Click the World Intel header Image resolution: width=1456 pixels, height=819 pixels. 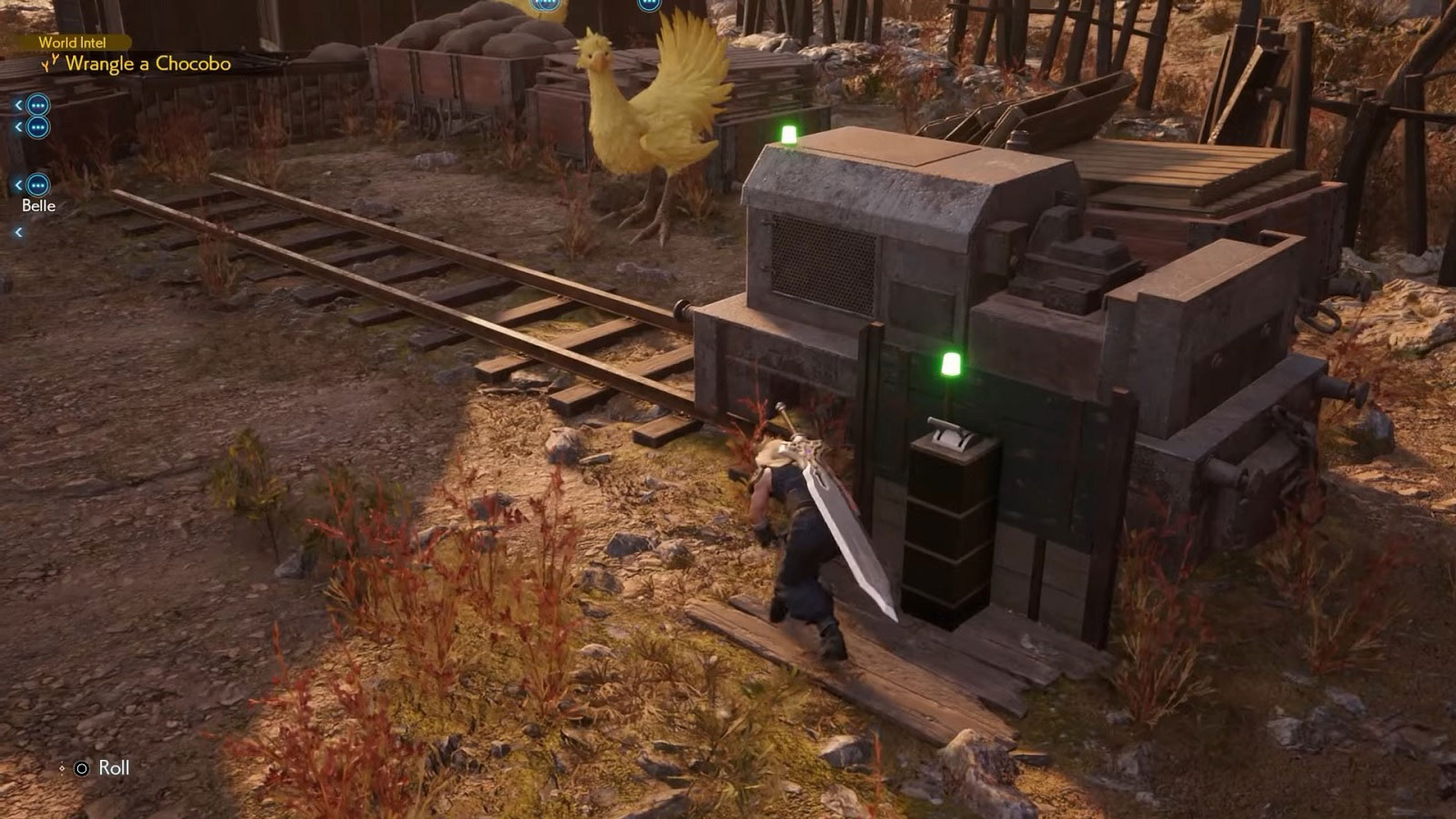pyautogui.click(x=73, y=42)
